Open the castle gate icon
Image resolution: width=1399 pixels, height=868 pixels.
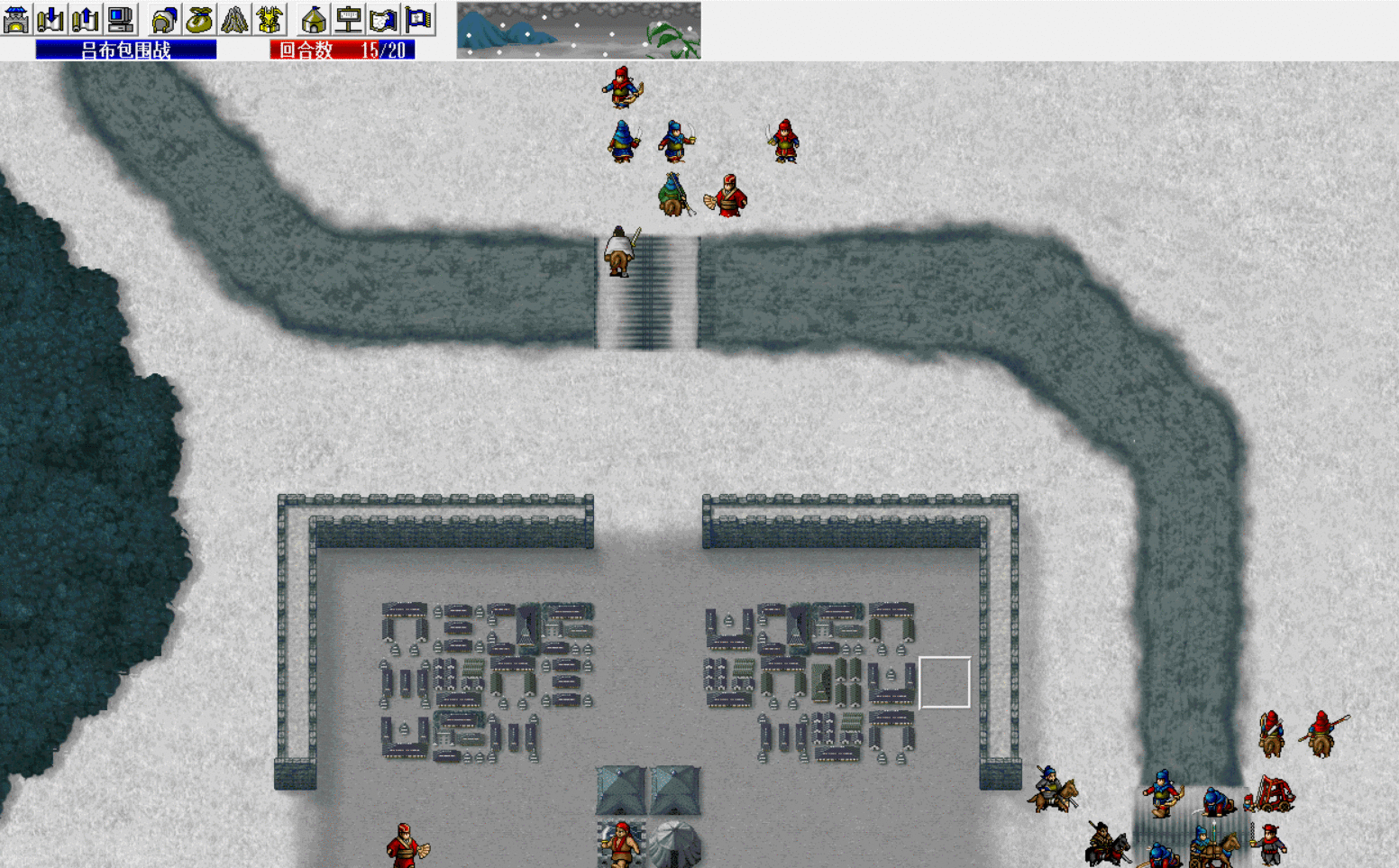click(18, 17)
